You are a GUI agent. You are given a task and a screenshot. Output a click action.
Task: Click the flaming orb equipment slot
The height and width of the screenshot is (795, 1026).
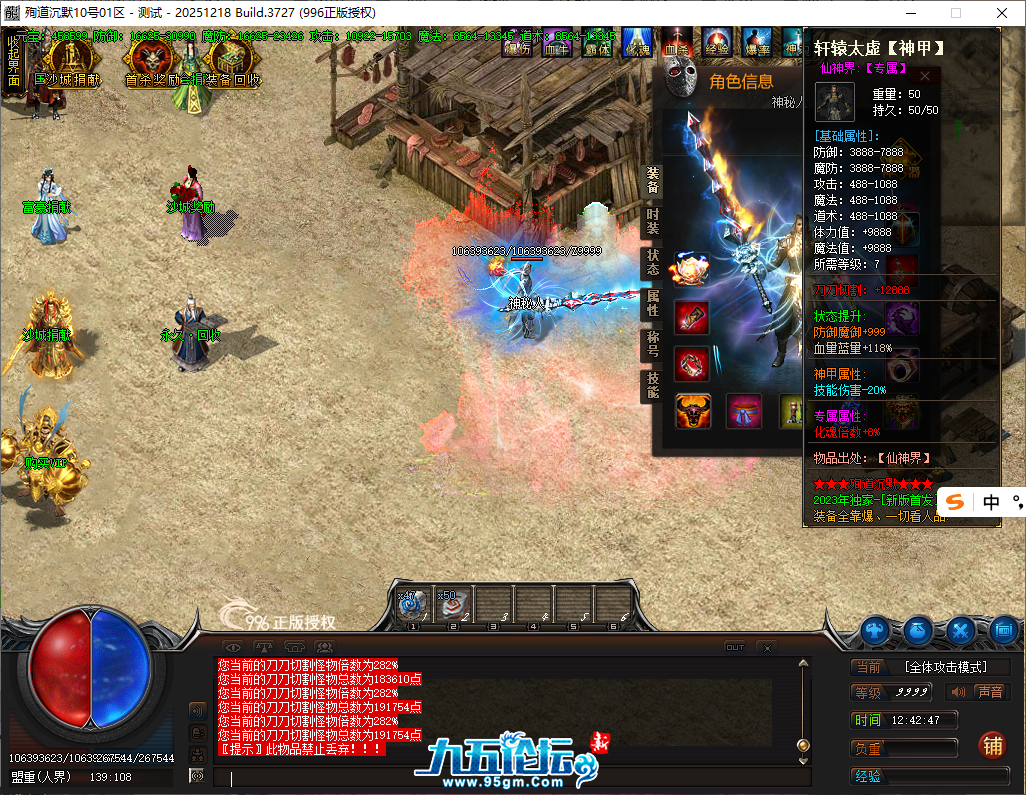pyautogui.click(x=690, y=270)
